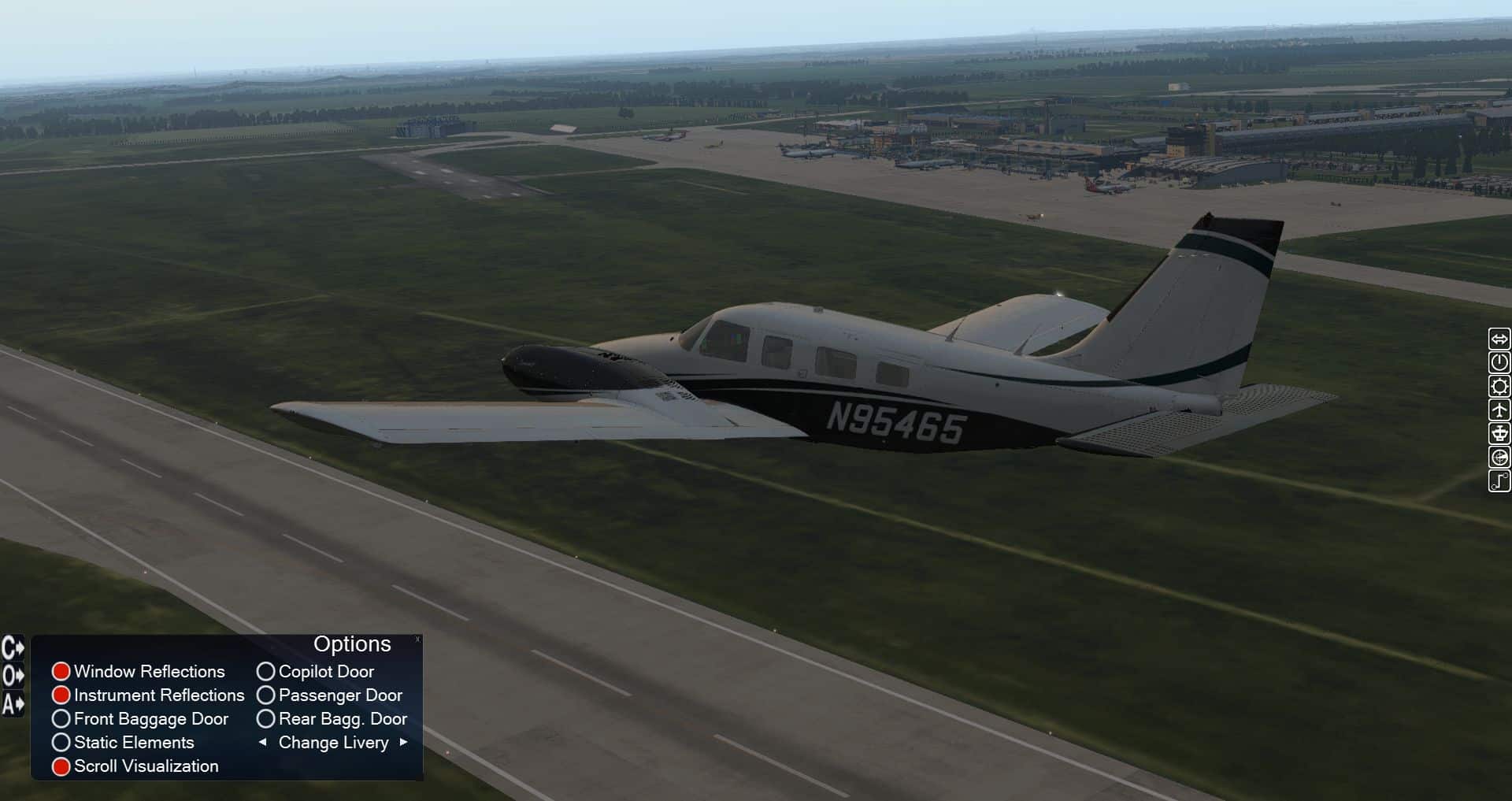Open the gear settings sidebar icon
1512x801 pixels.
pos(1499,386)
